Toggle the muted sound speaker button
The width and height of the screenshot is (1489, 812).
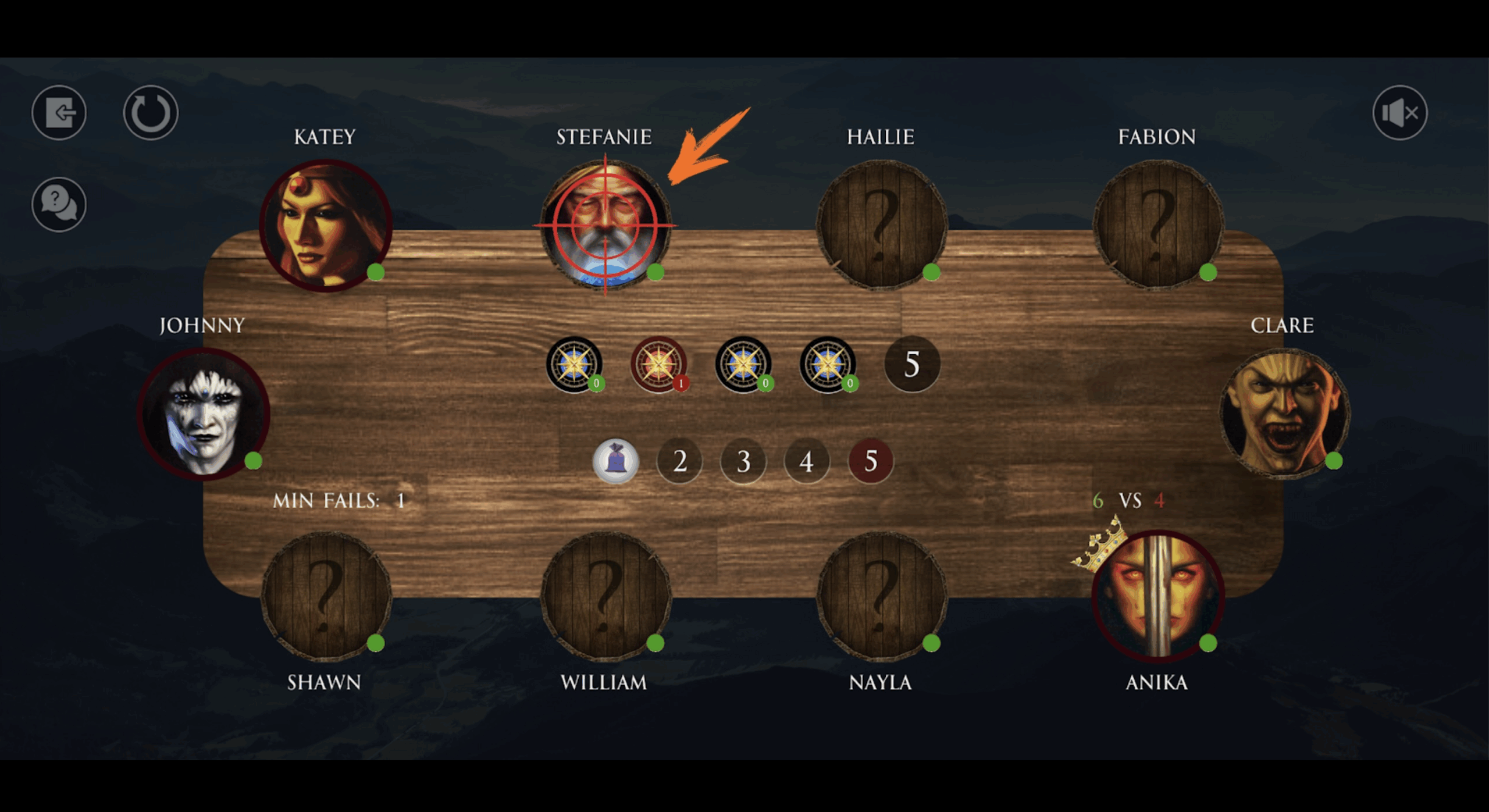pos(1399,112)
